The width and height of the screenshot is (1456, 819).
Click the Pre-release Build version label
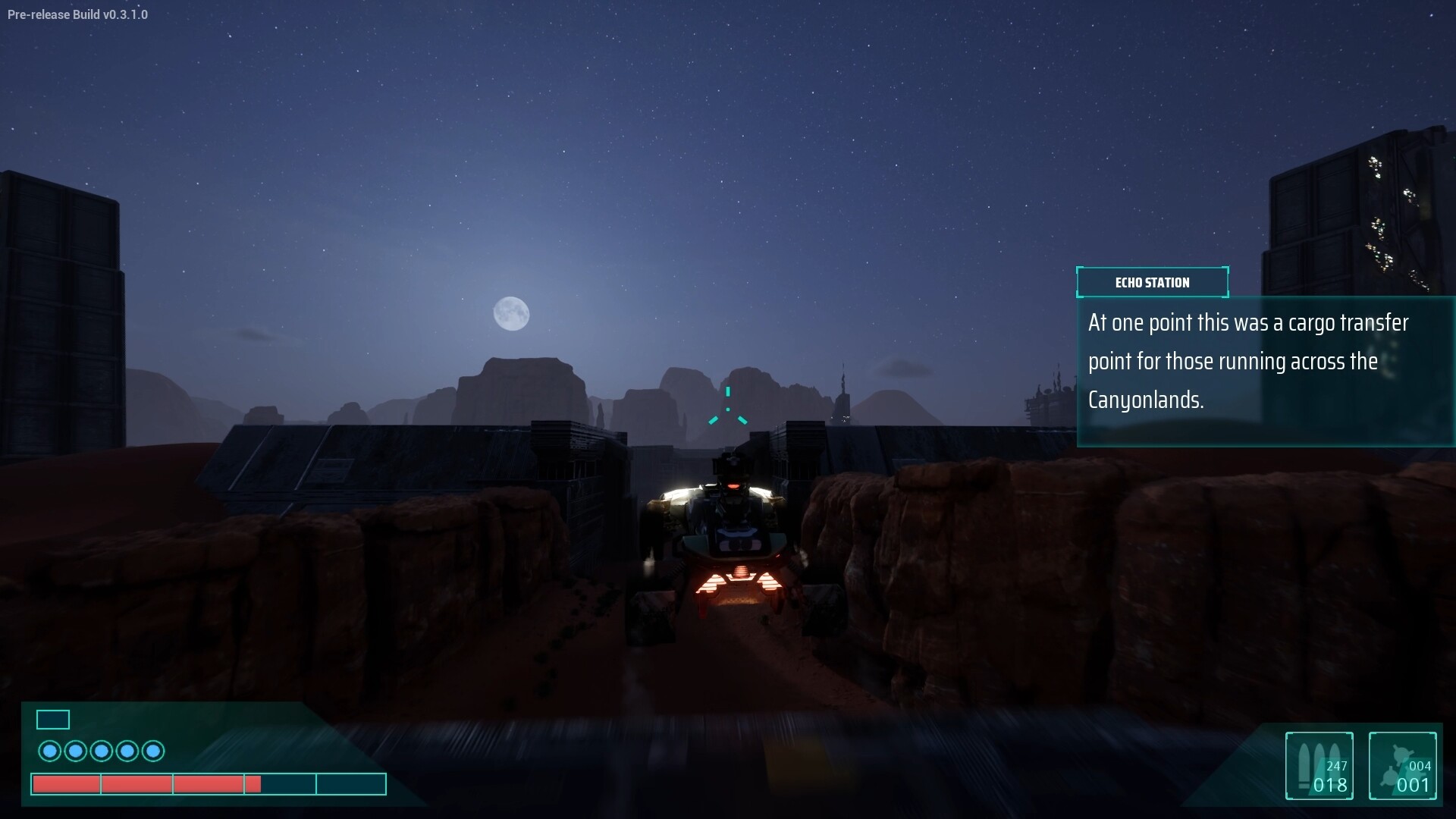click(77, 14)
